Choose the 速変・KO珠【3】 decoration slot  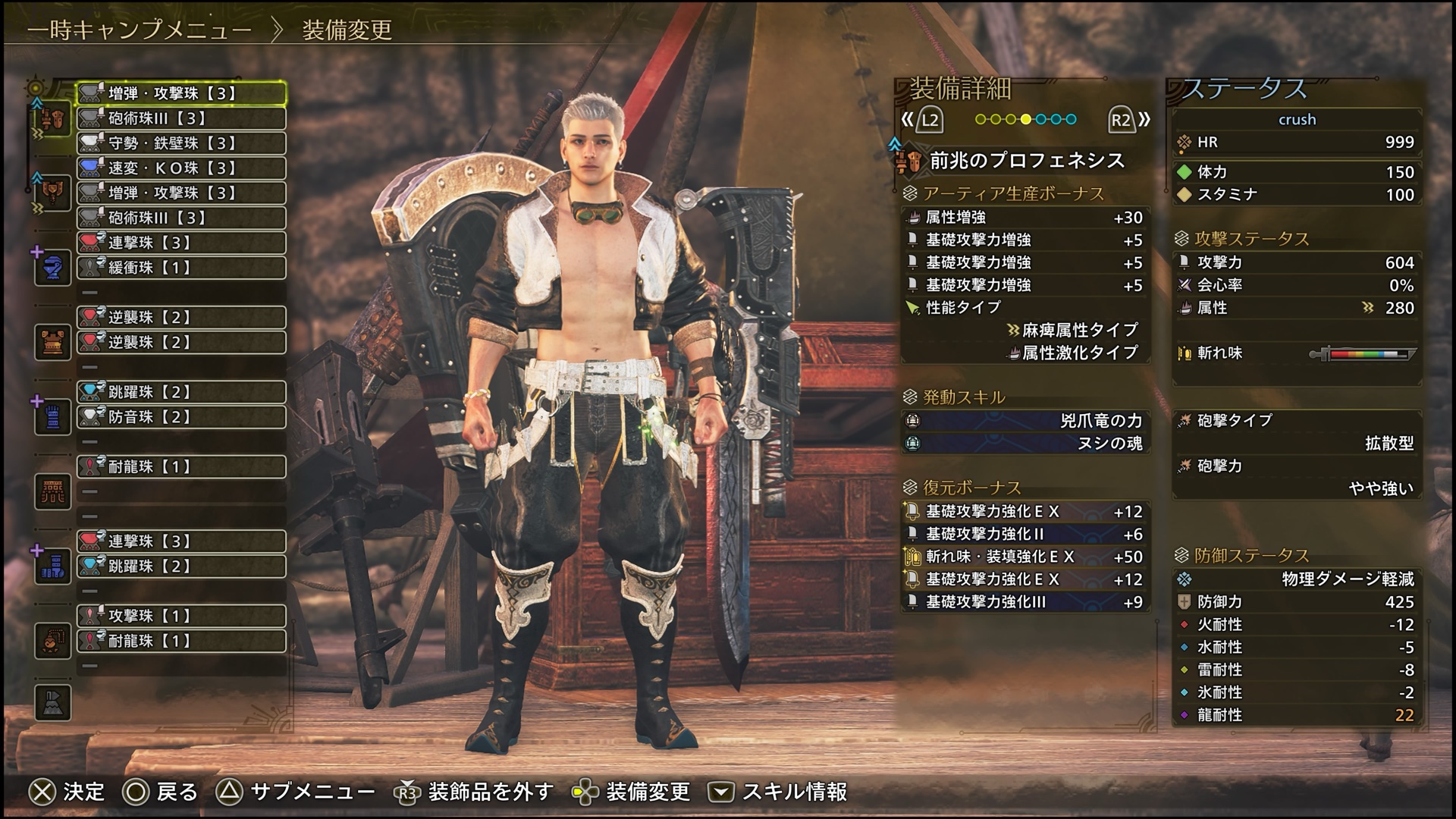(181, 168)
